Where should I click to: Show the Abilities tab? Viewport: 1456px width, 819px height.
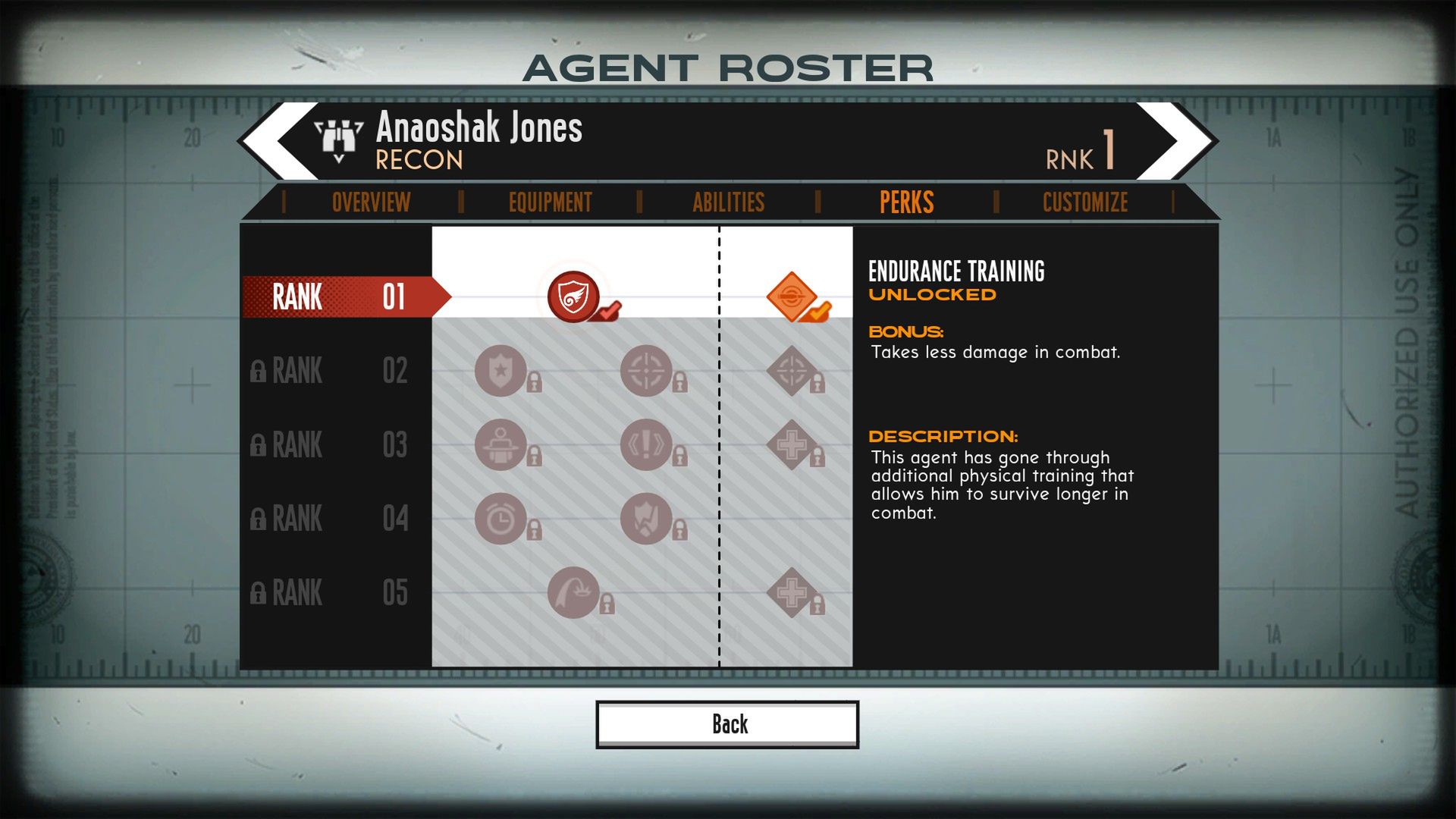click(x=728, y=202)
